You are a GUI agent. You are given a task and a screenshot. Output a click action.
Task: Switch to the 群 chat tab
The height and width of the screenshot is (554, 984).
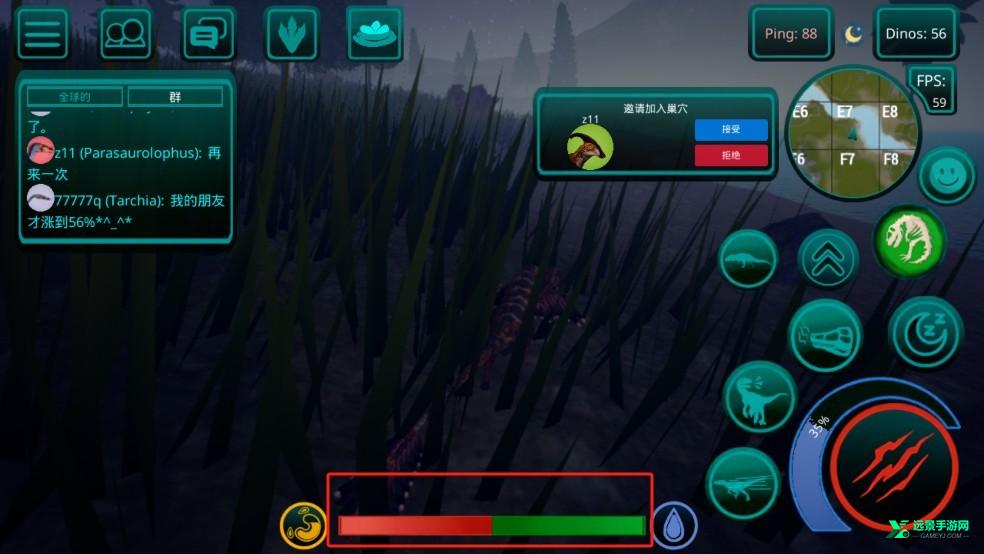175,97
